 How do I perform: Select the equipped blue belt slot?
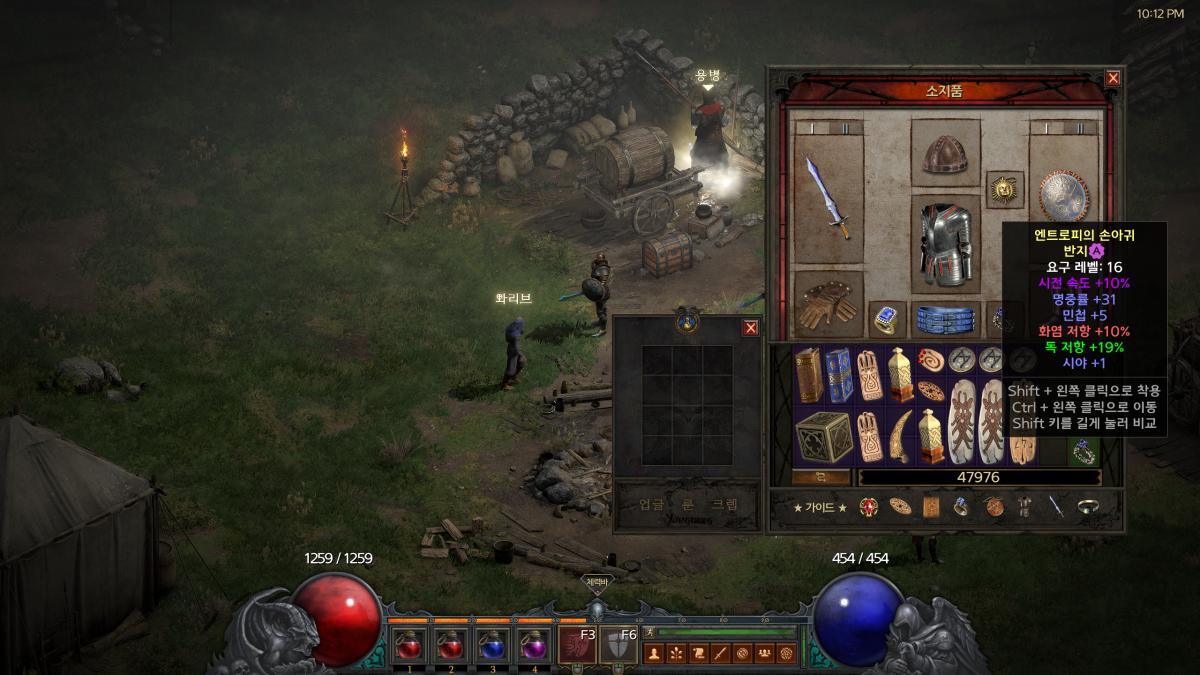(x=945, y=319)
